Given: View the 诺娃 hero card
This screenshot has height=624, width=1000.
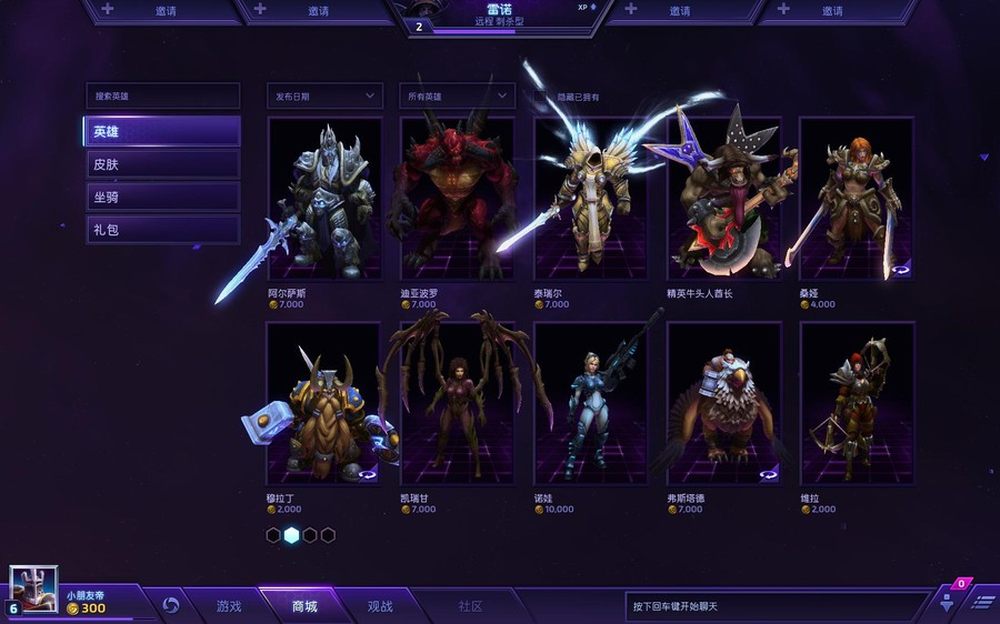Looking at the screenshot, I should pos(590,403).
